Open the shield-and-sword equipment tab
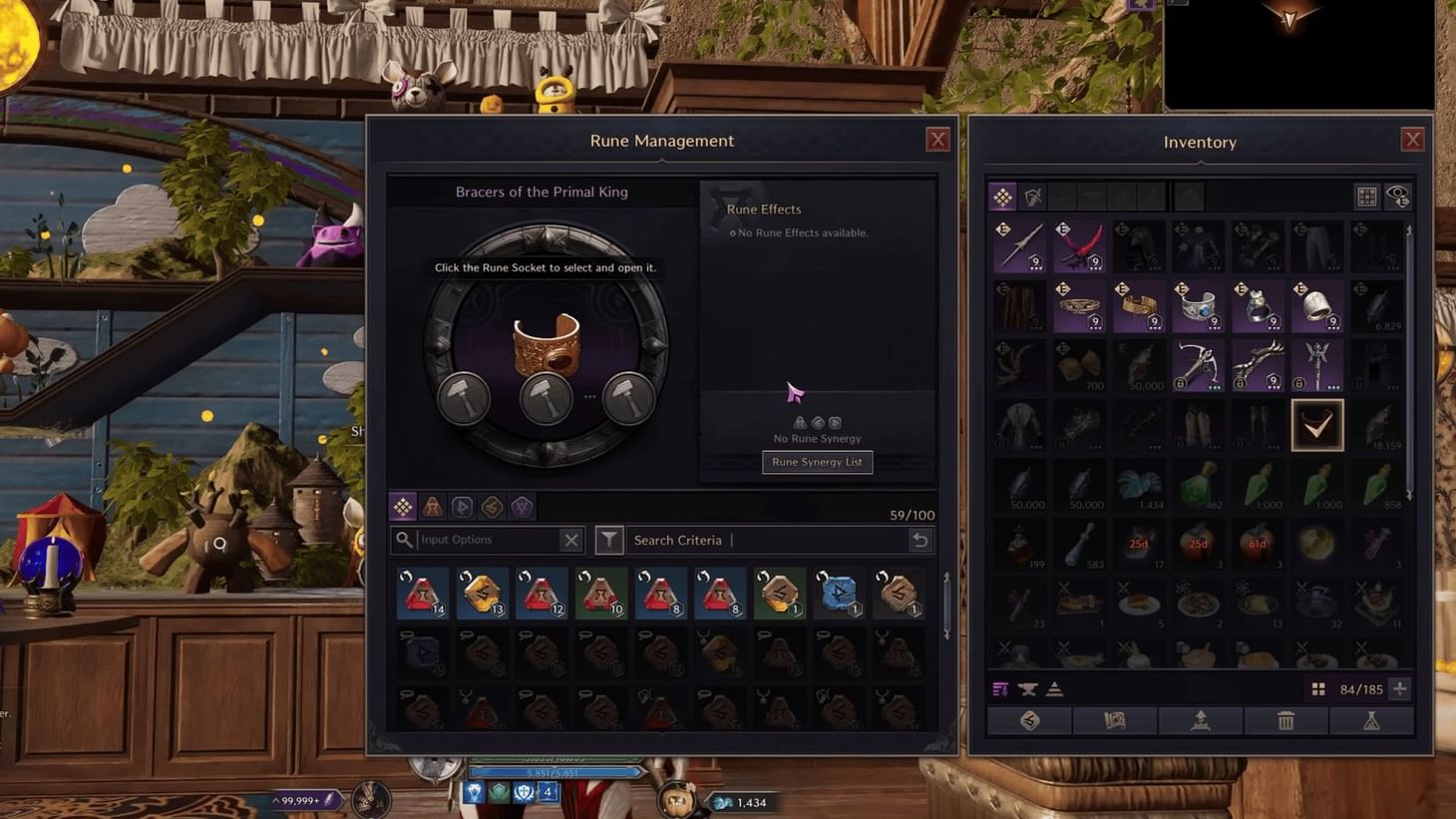This screenshot has width=1456, height=819. point(1031,196)
